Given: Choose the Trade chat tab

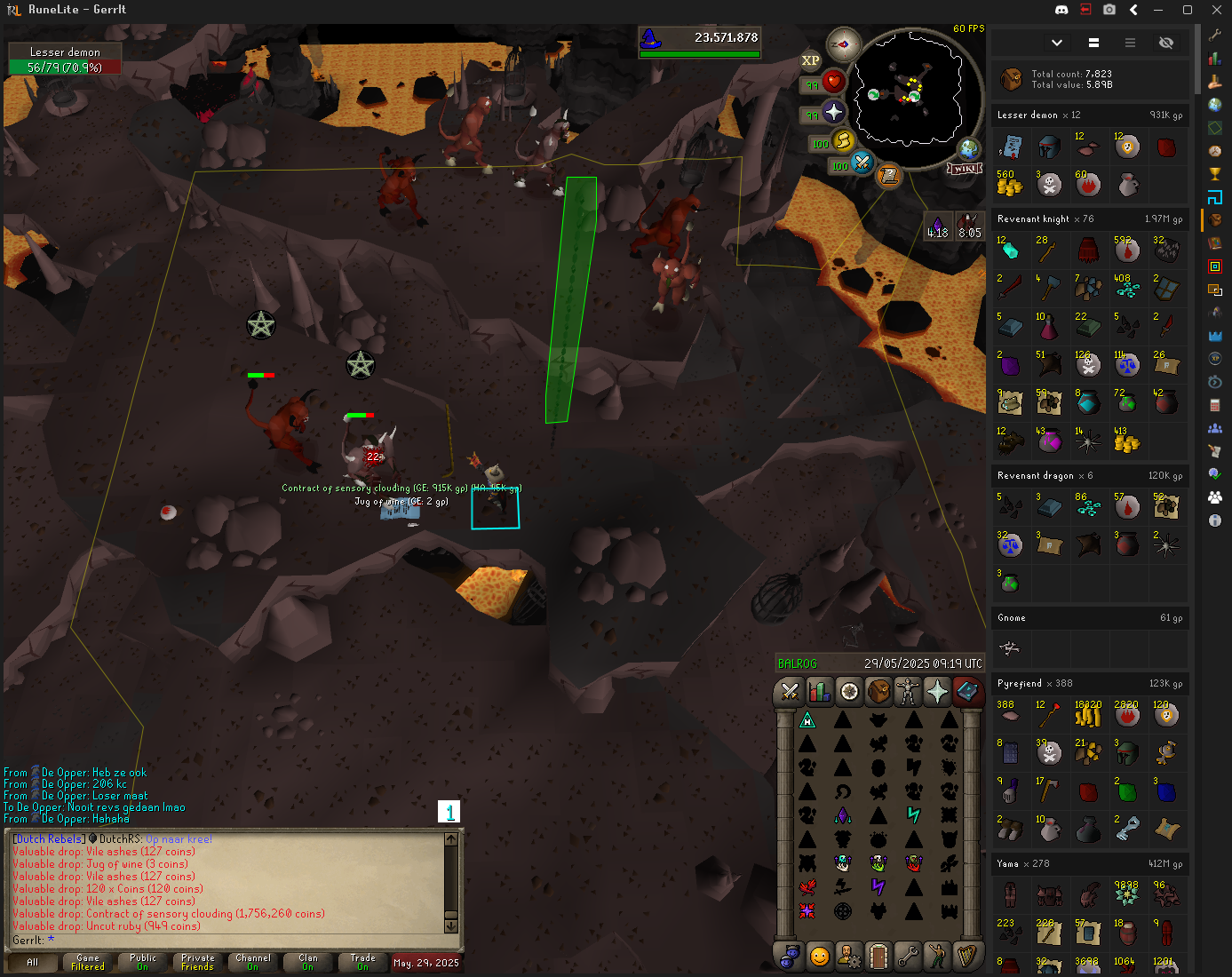Looking at the screenshot, I should coord(362,962).
